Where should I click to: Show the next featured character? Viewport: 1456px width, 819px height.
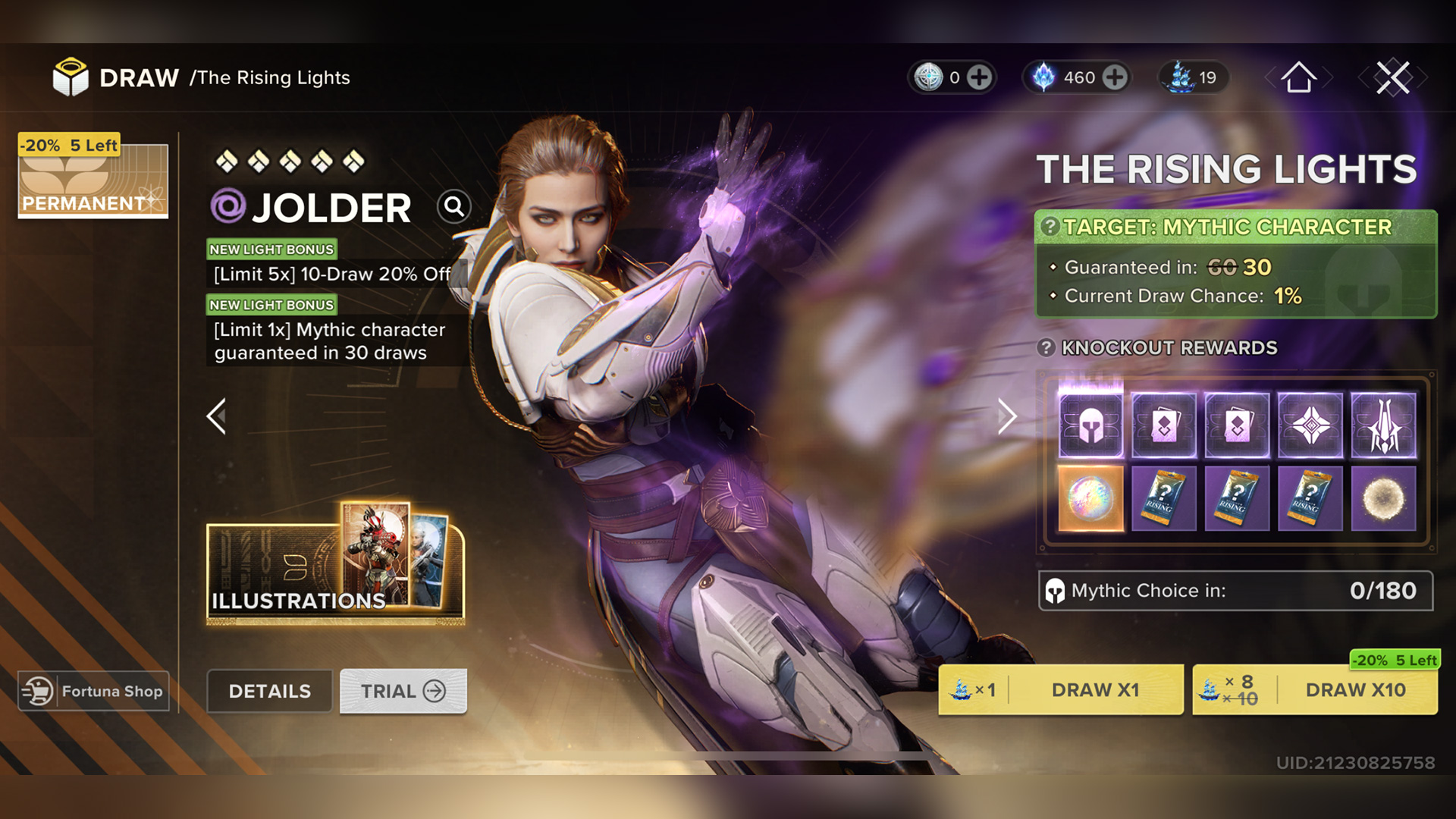coord(1006,416)
